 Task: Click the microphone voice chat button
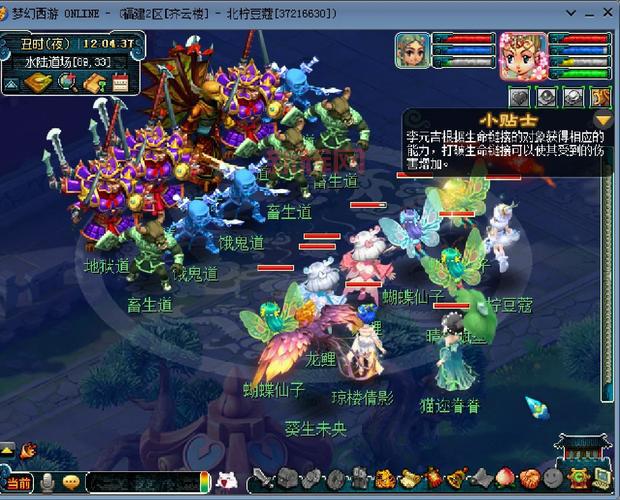46,483
